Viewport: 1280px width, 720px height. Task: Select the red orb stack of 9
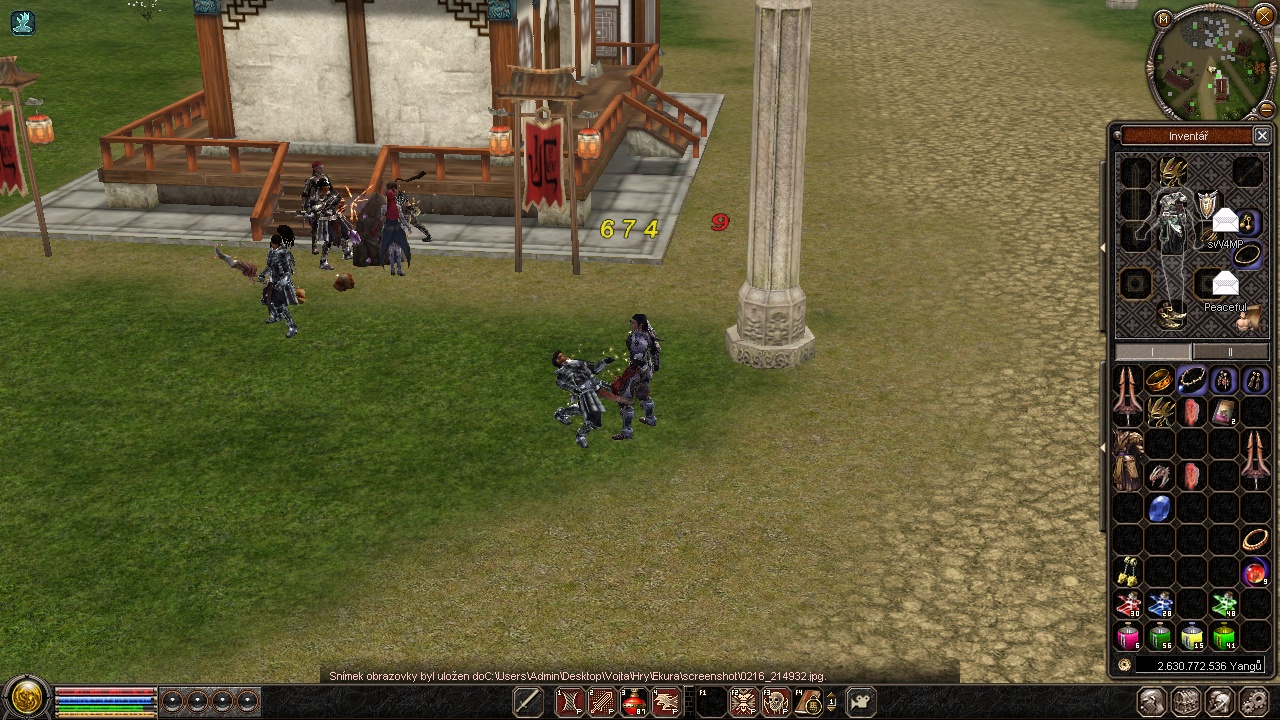click(x=1255, y=573)
